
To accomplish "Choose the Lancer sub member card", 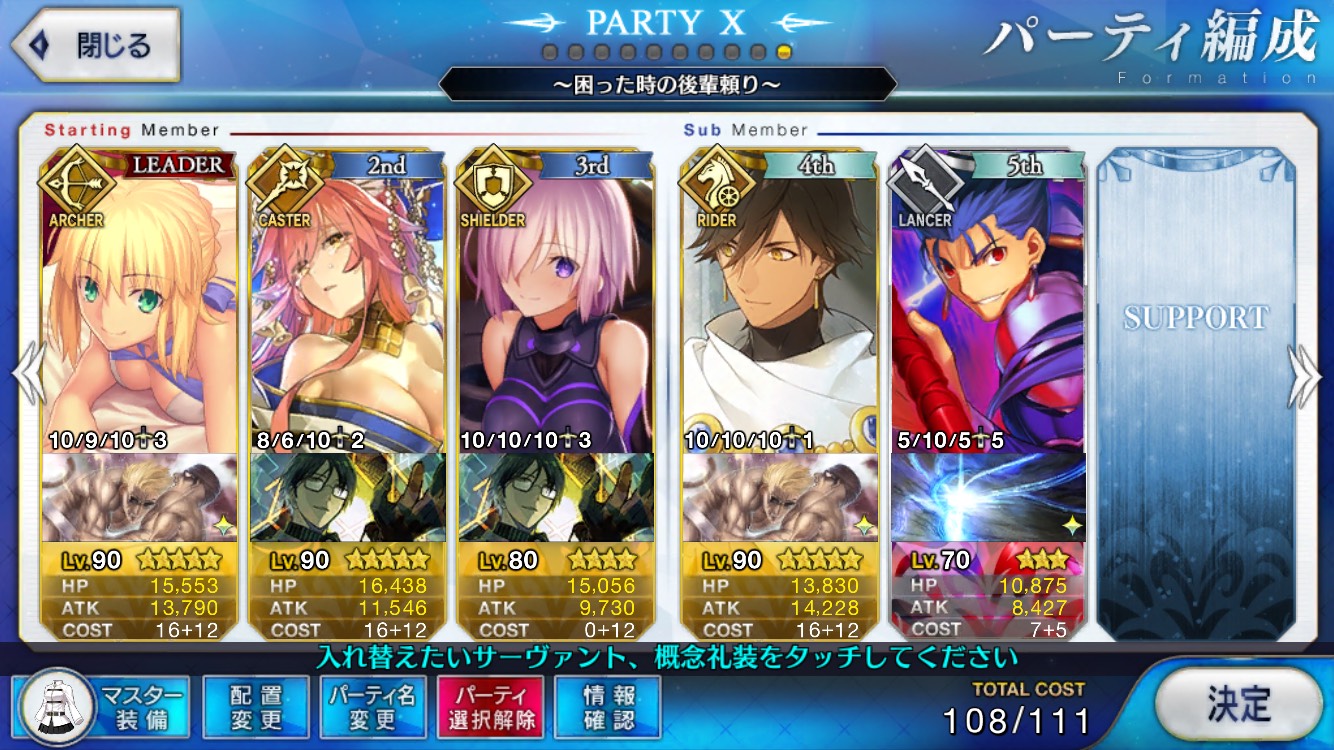I will pyautogui.click(x=987, y=310).
